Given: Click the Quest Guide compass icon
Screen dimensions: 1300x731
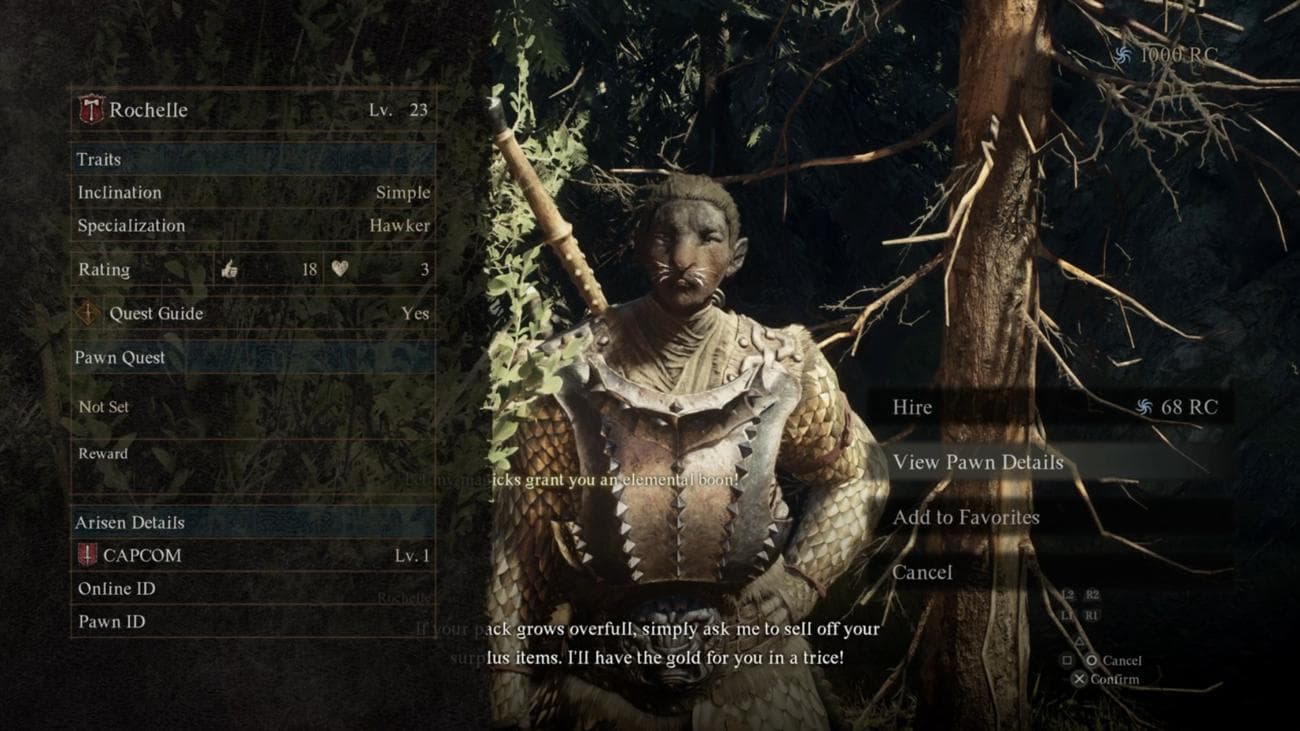Looking at the screenshot, I should click(88, 314).
